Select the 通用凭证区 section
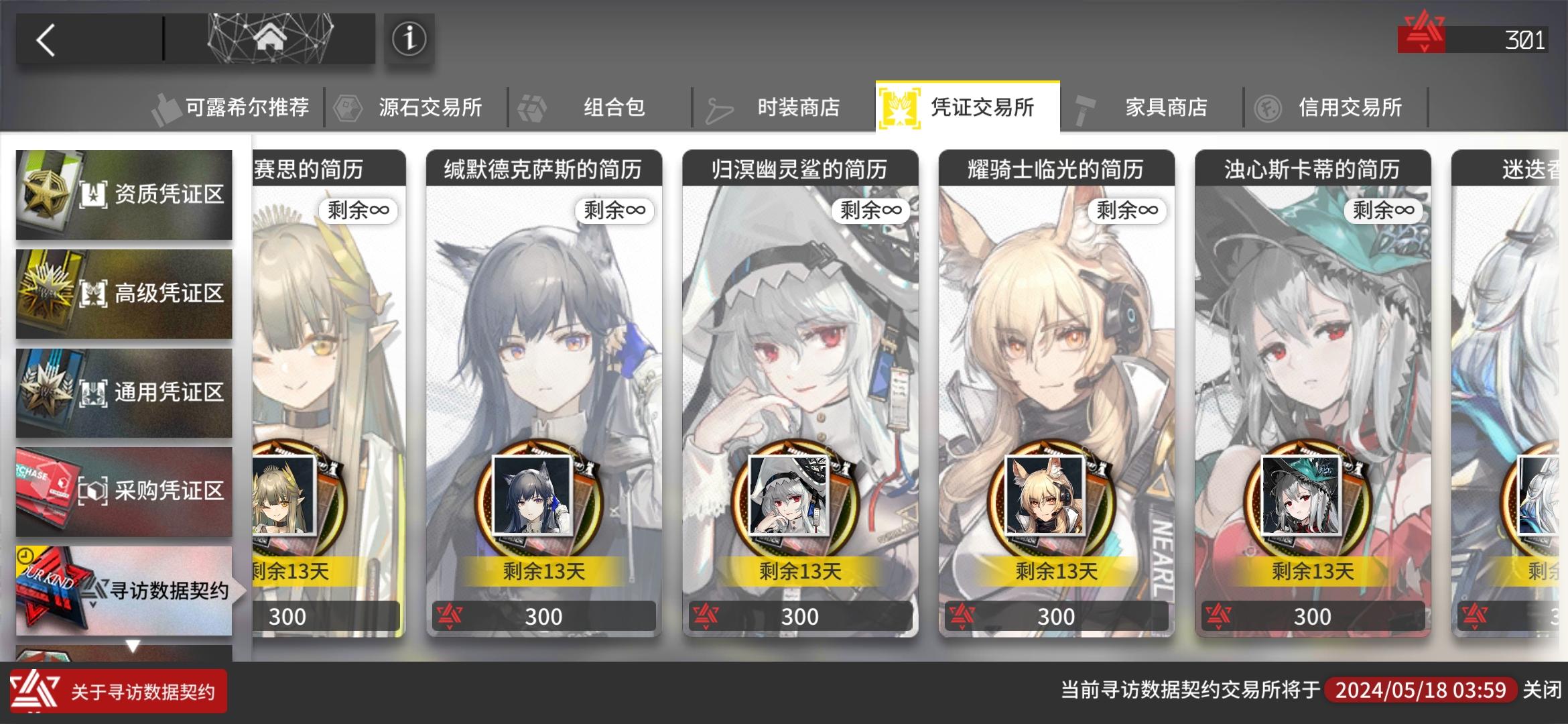The height and width of the screenshot is (724, 1568). pyautogui.click(x=124, y=391)
